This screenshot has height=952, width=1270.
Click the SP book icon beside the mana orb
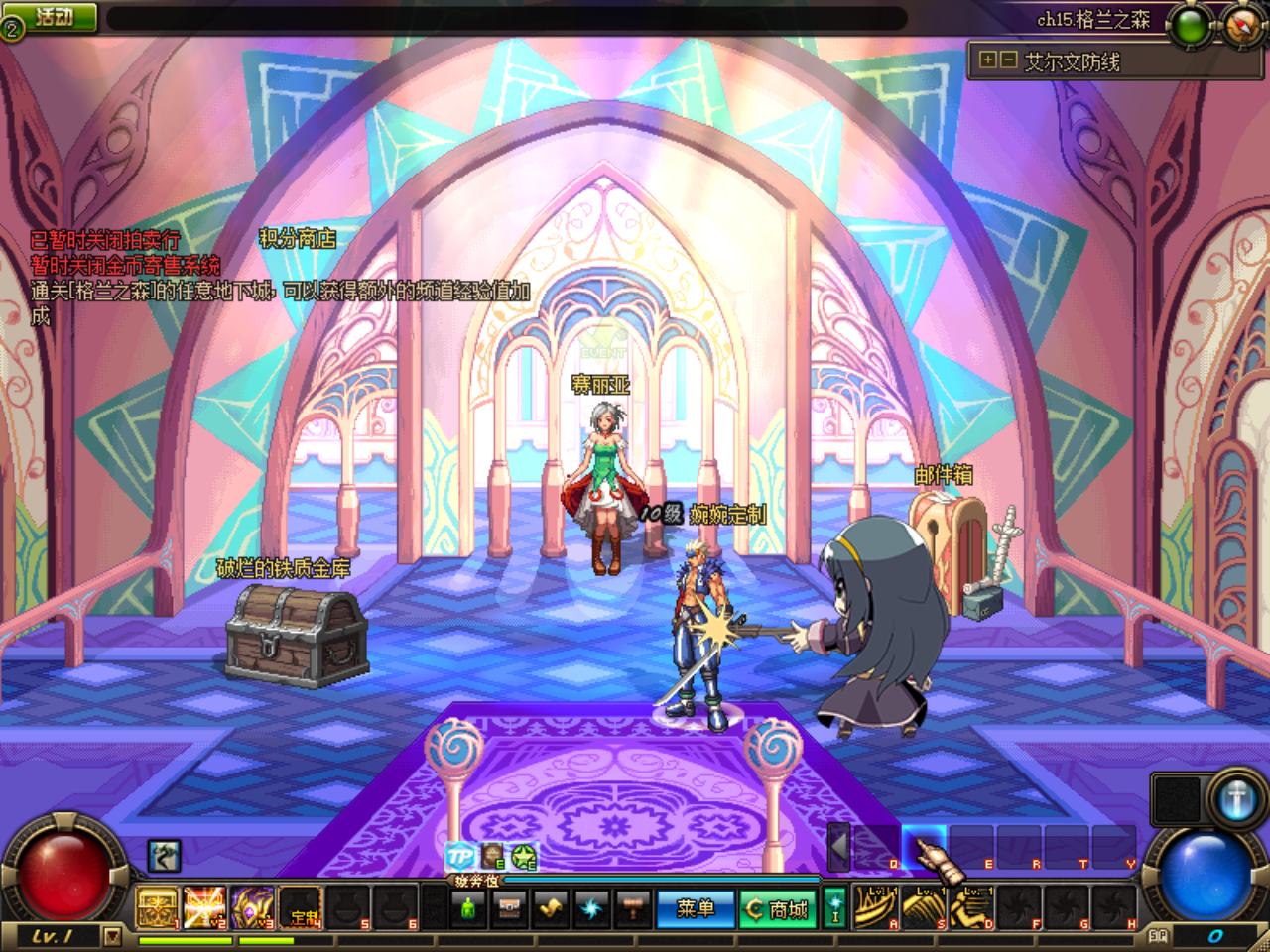click(x=1158, y=935)
